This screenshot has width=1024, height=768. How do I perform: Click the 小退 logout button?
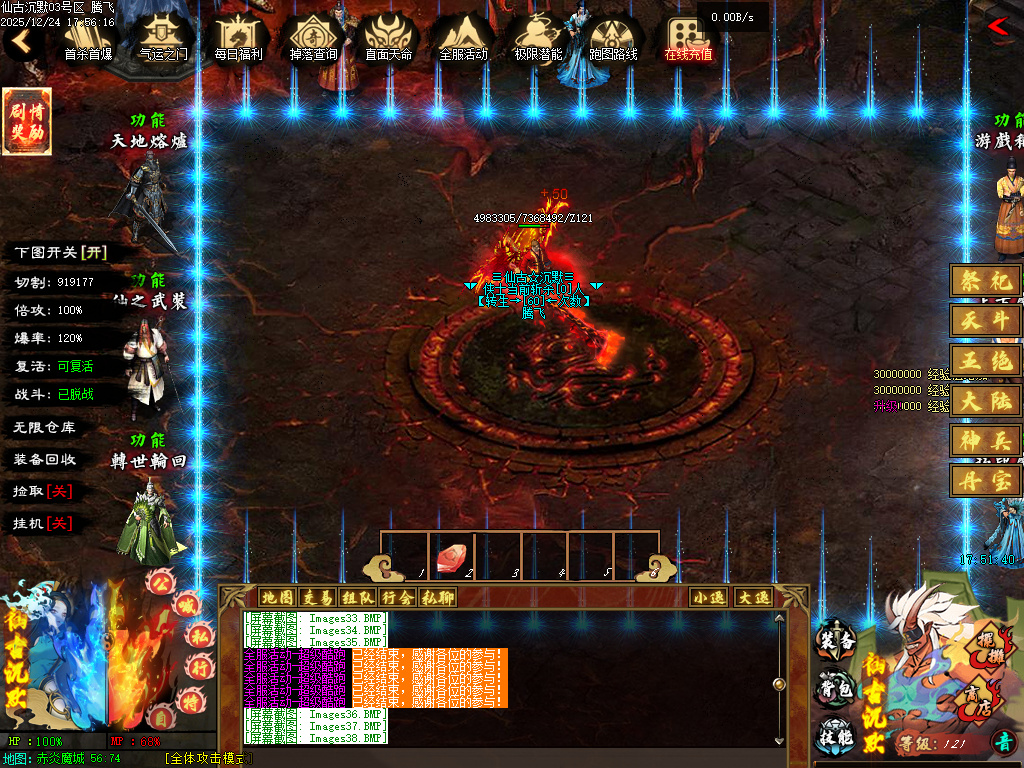pos(709,598)
